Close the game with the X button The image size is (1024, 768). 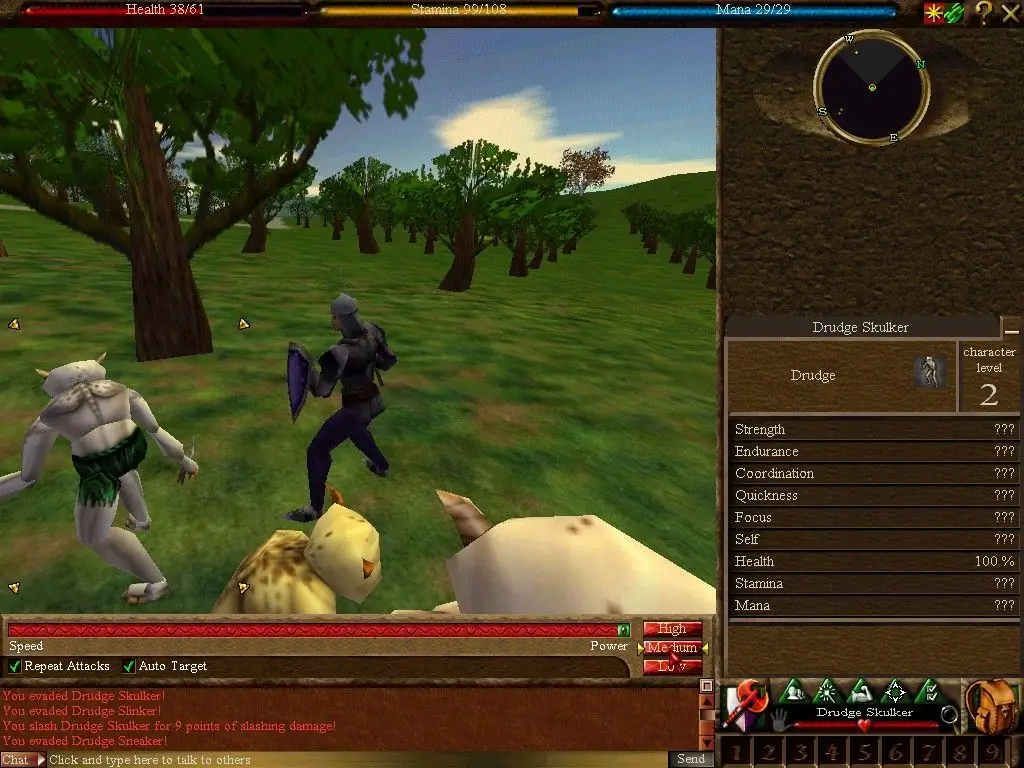1010,12
